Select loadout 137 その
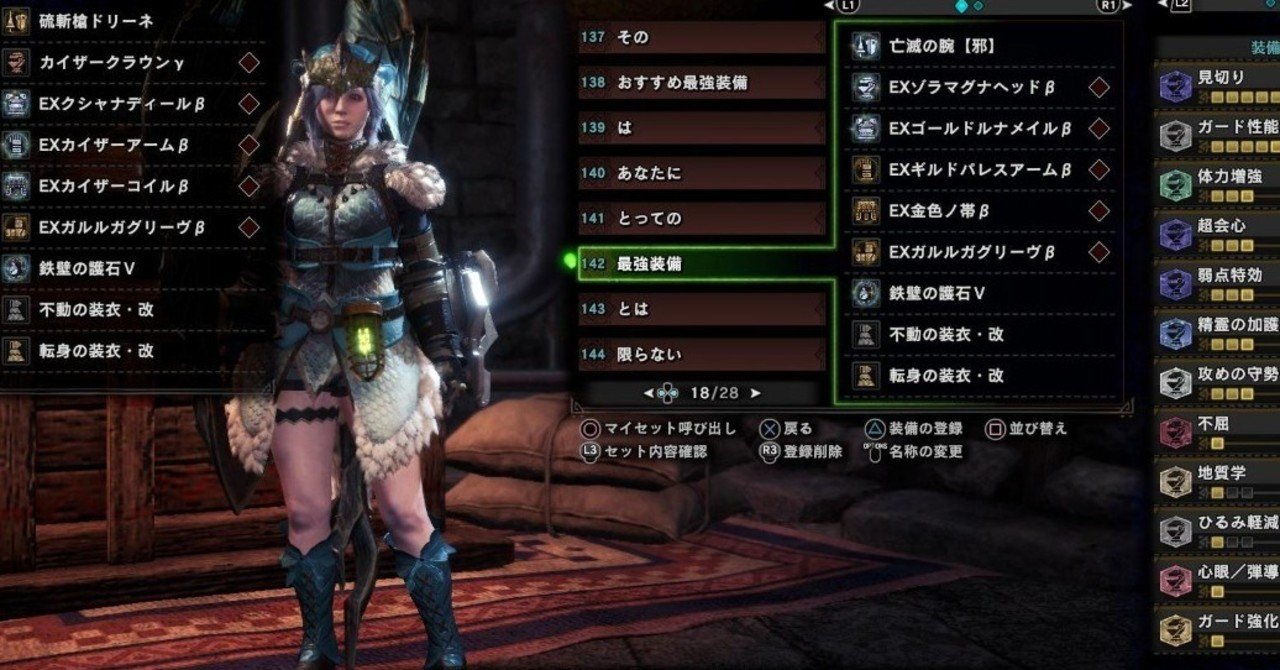The image size is (1280, 670). (700, 37)
